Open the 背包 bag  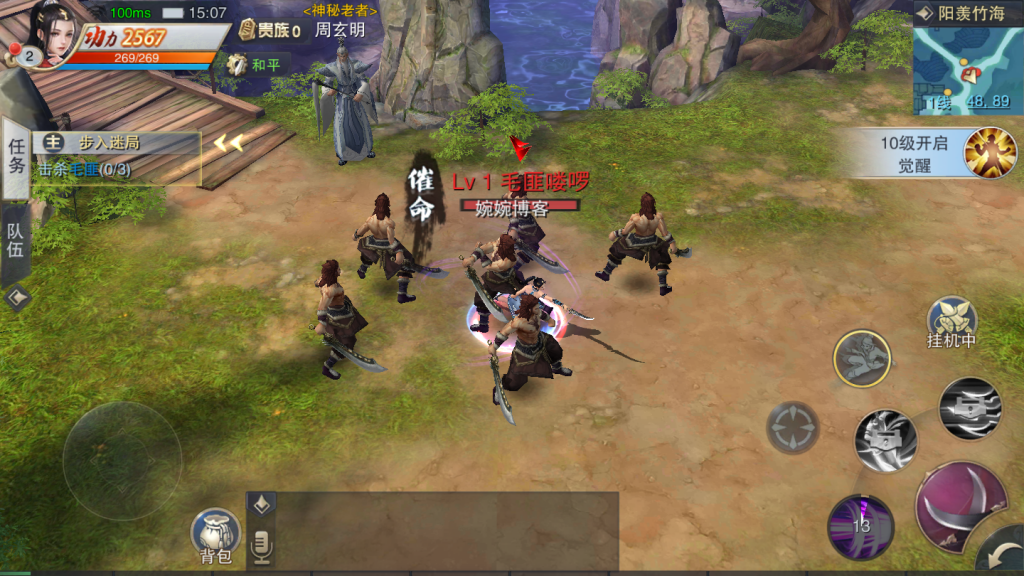coord(216,535)
